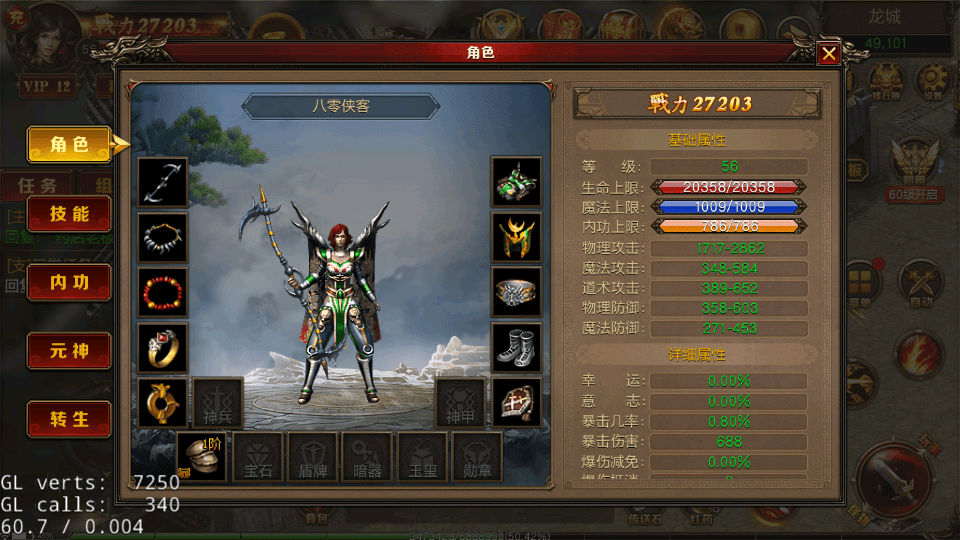Viewport: 960px width, 540px height.
Task: Select the golden horned helmet slot
Action: tap(517, 237)
